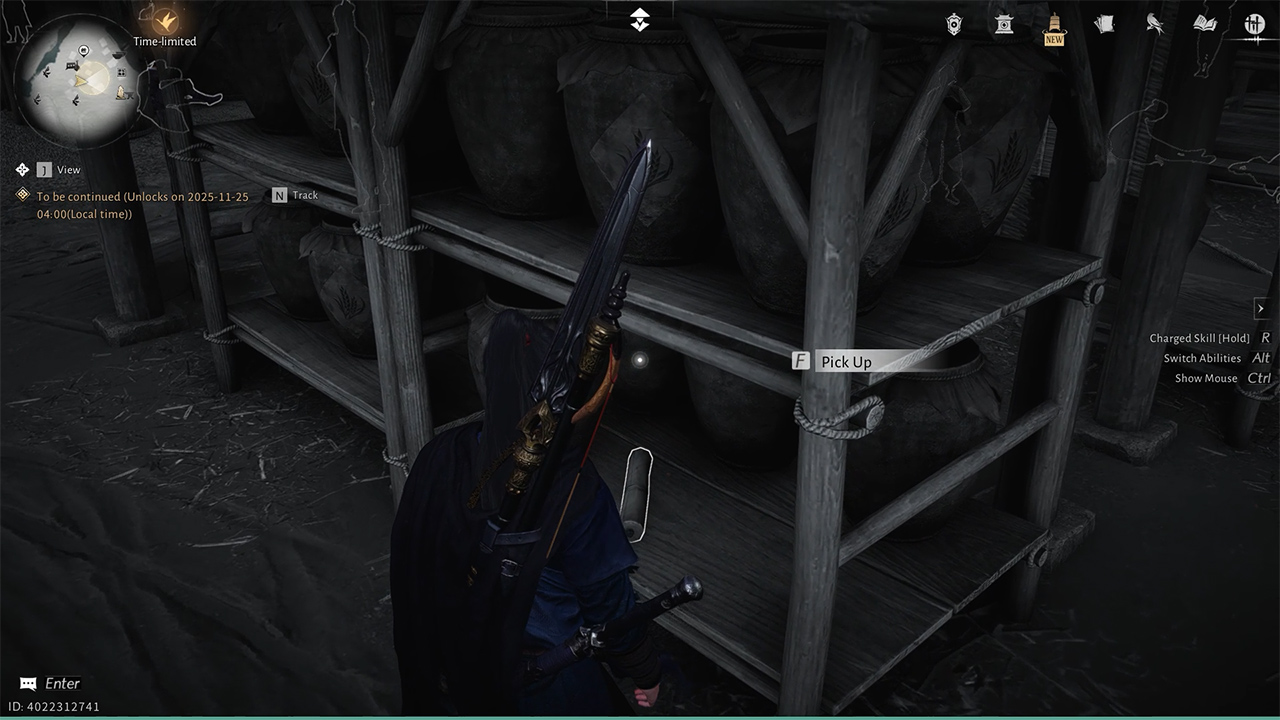Open the circular minimap
Screen dimensions: 1280x720
click(x=84, y=78)
